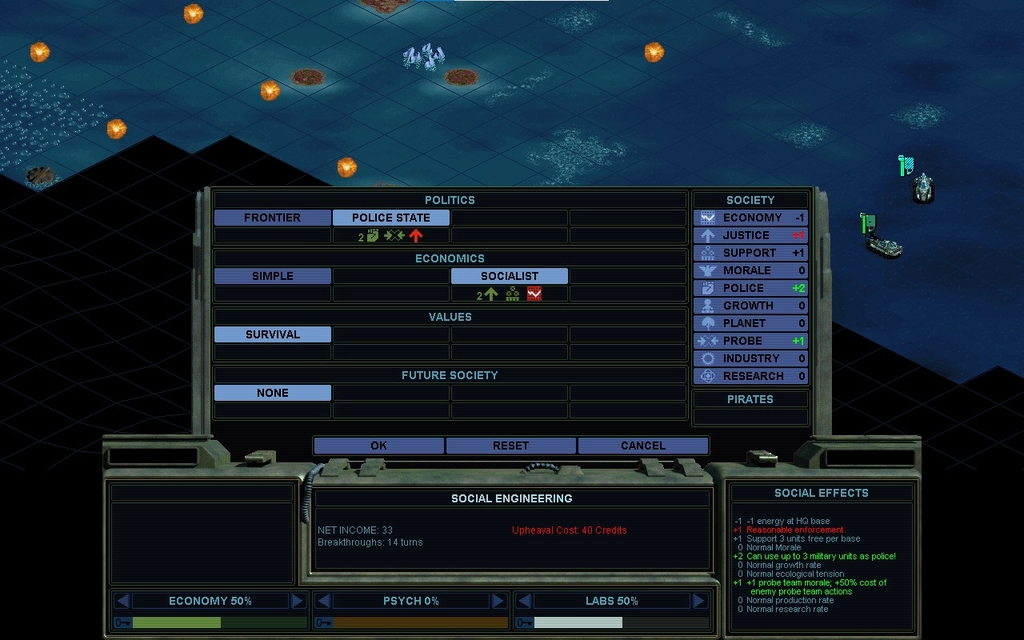
Task: Choose Police State politics
Action: pyautogui.click(x=391, y=217)
